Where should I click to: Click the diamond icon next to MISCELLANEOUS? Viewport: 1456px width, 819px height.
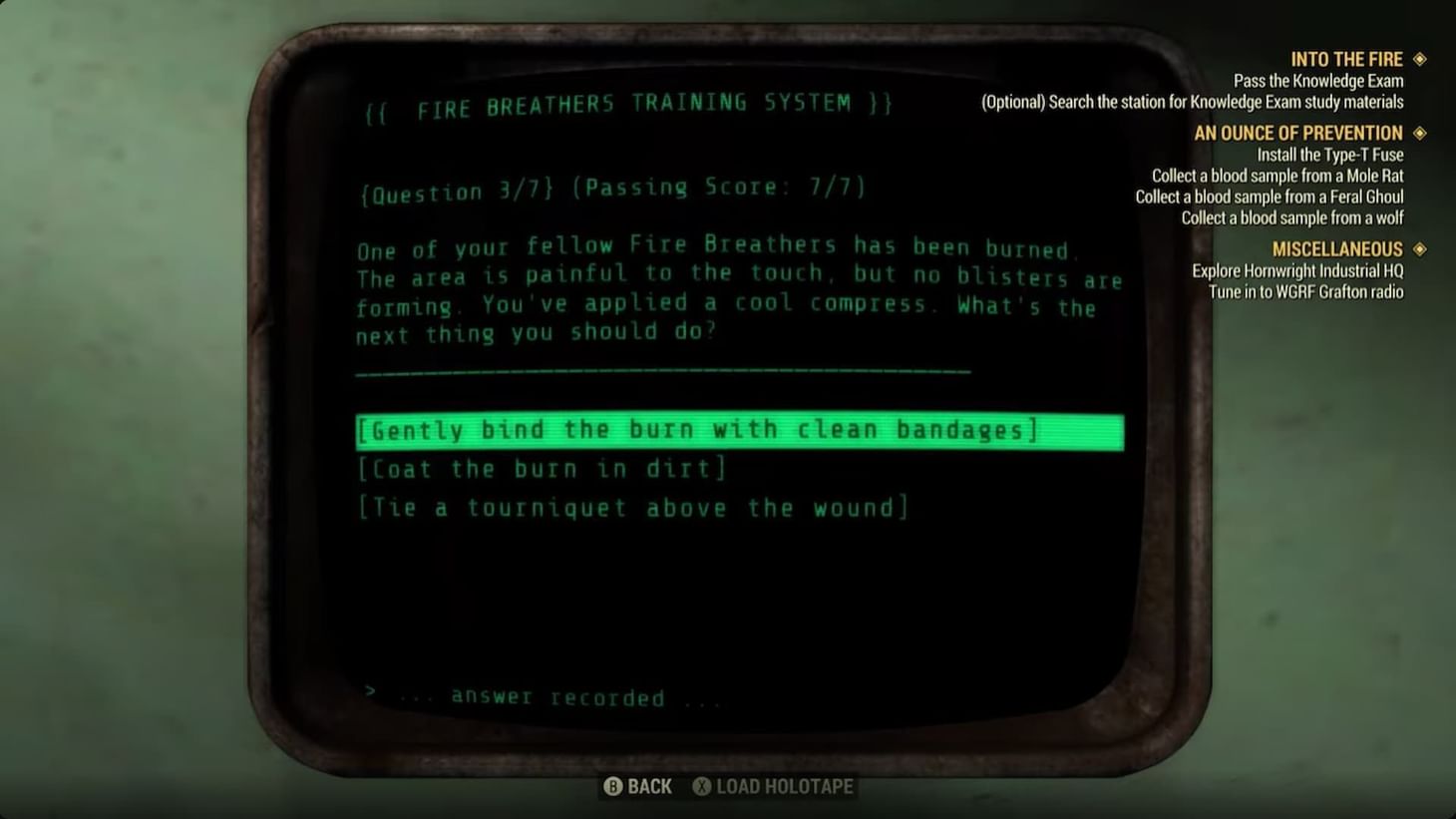tap(1418, 248)
